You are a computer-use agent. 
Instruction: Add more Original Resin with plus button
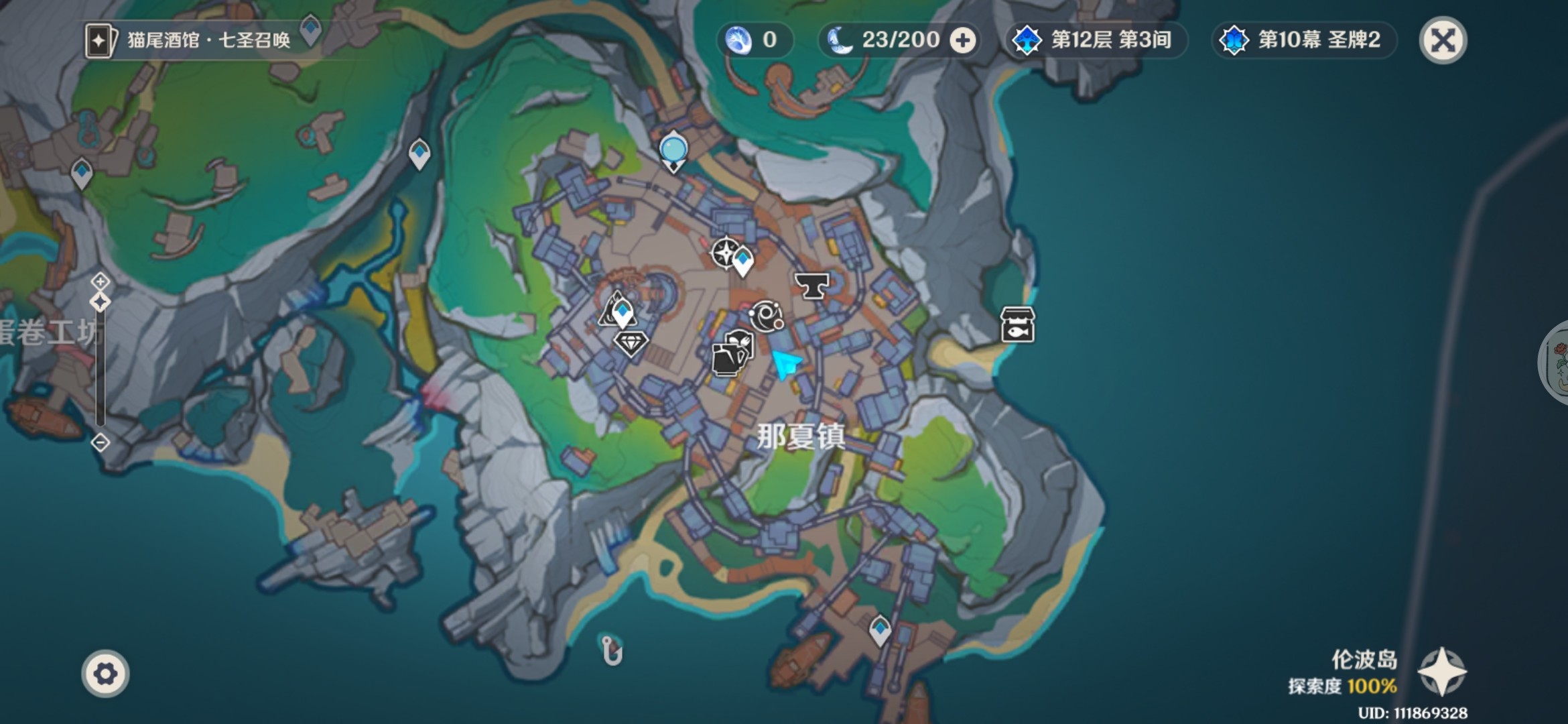click(x=963, y=41)
